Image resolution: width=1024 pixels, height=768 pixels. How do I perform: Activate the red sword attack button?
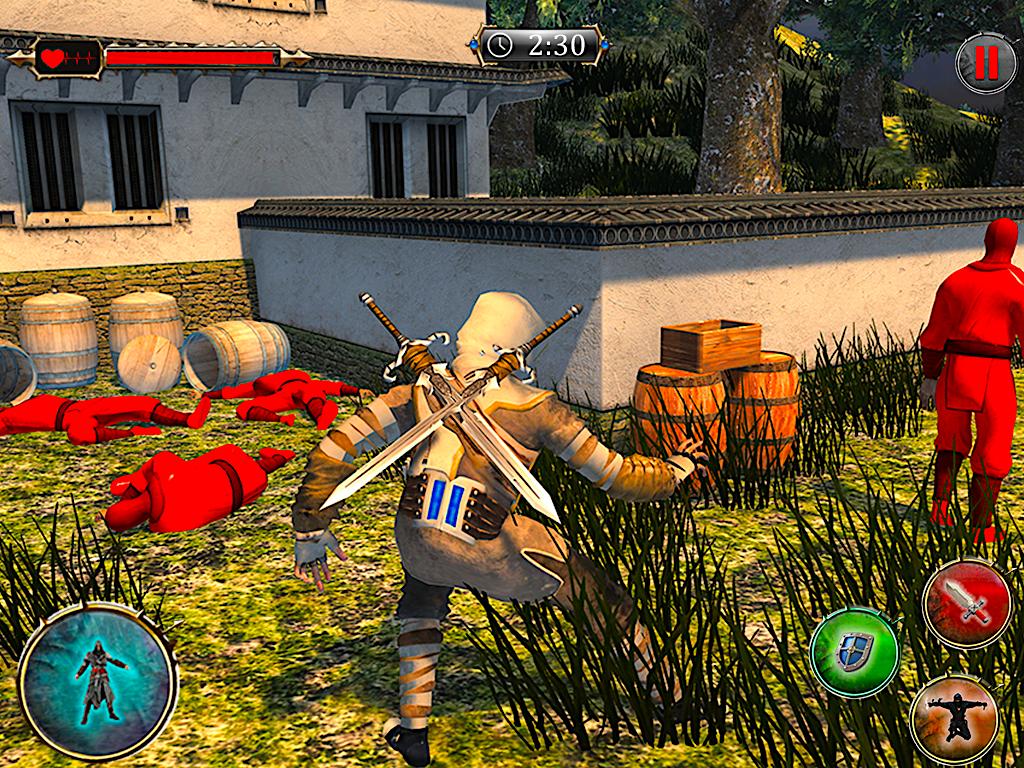[x=968, y=604]
